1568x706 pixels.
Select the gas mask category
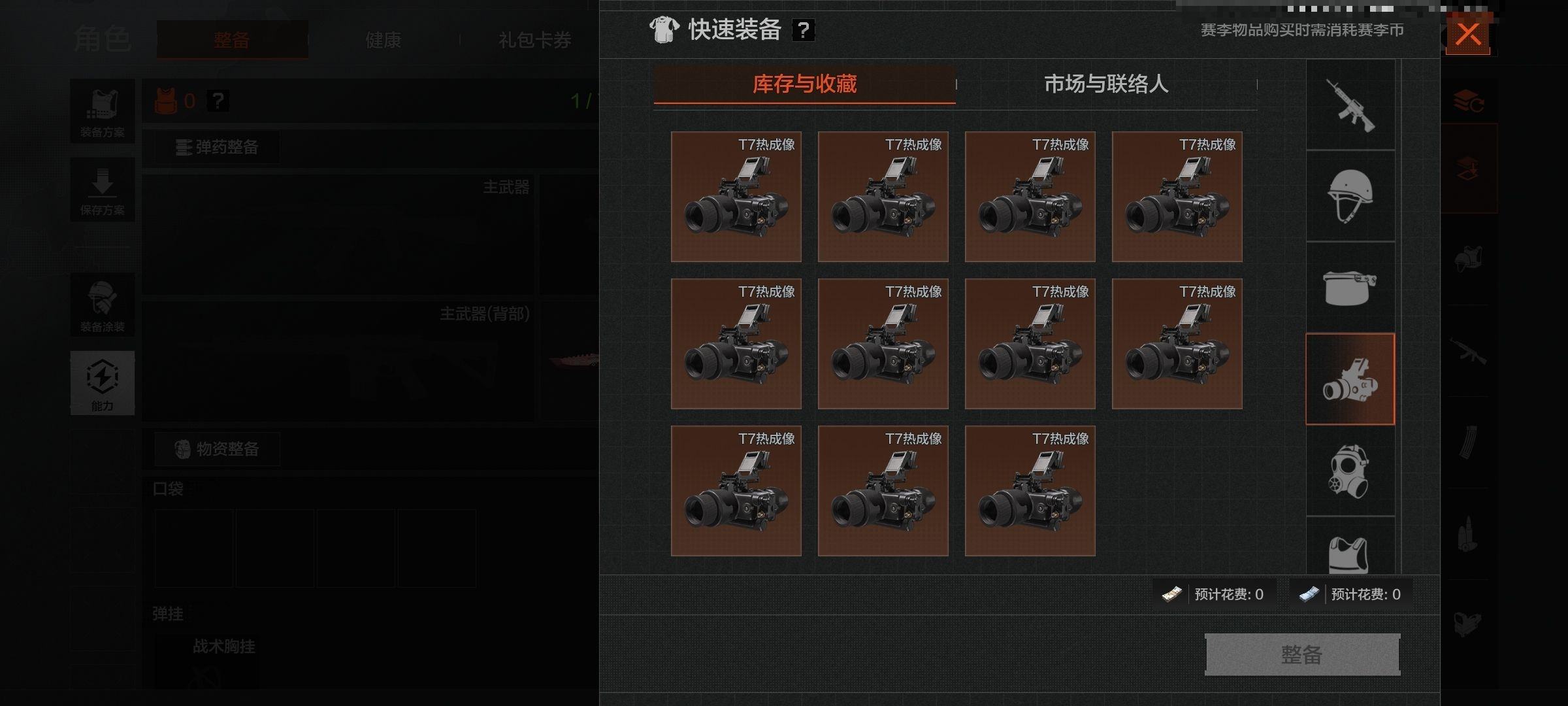coord(1350,471)
